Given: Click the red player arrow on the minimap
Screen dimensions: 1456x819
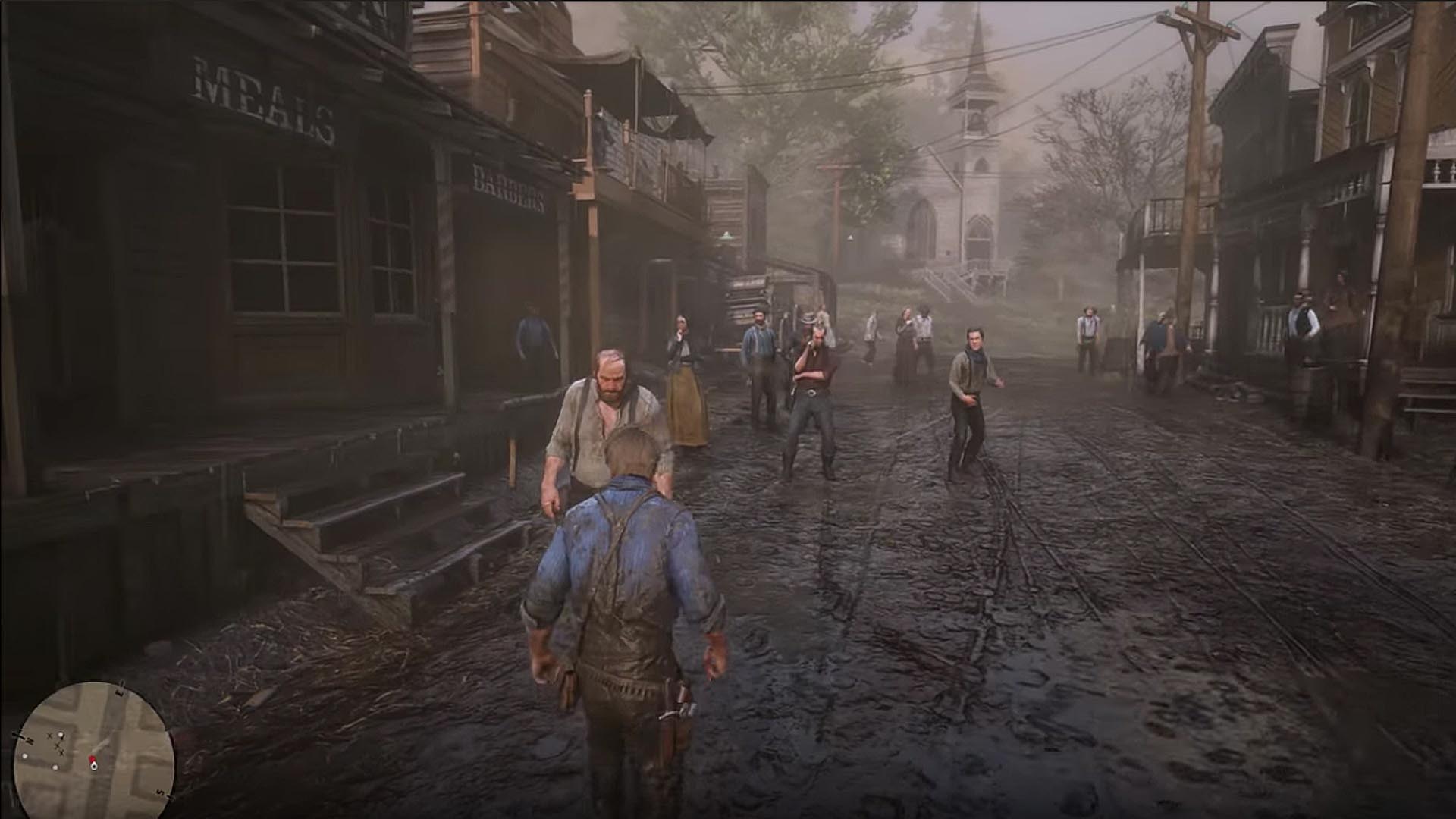Looking at the screenshot, I should (x=93, y=758).
